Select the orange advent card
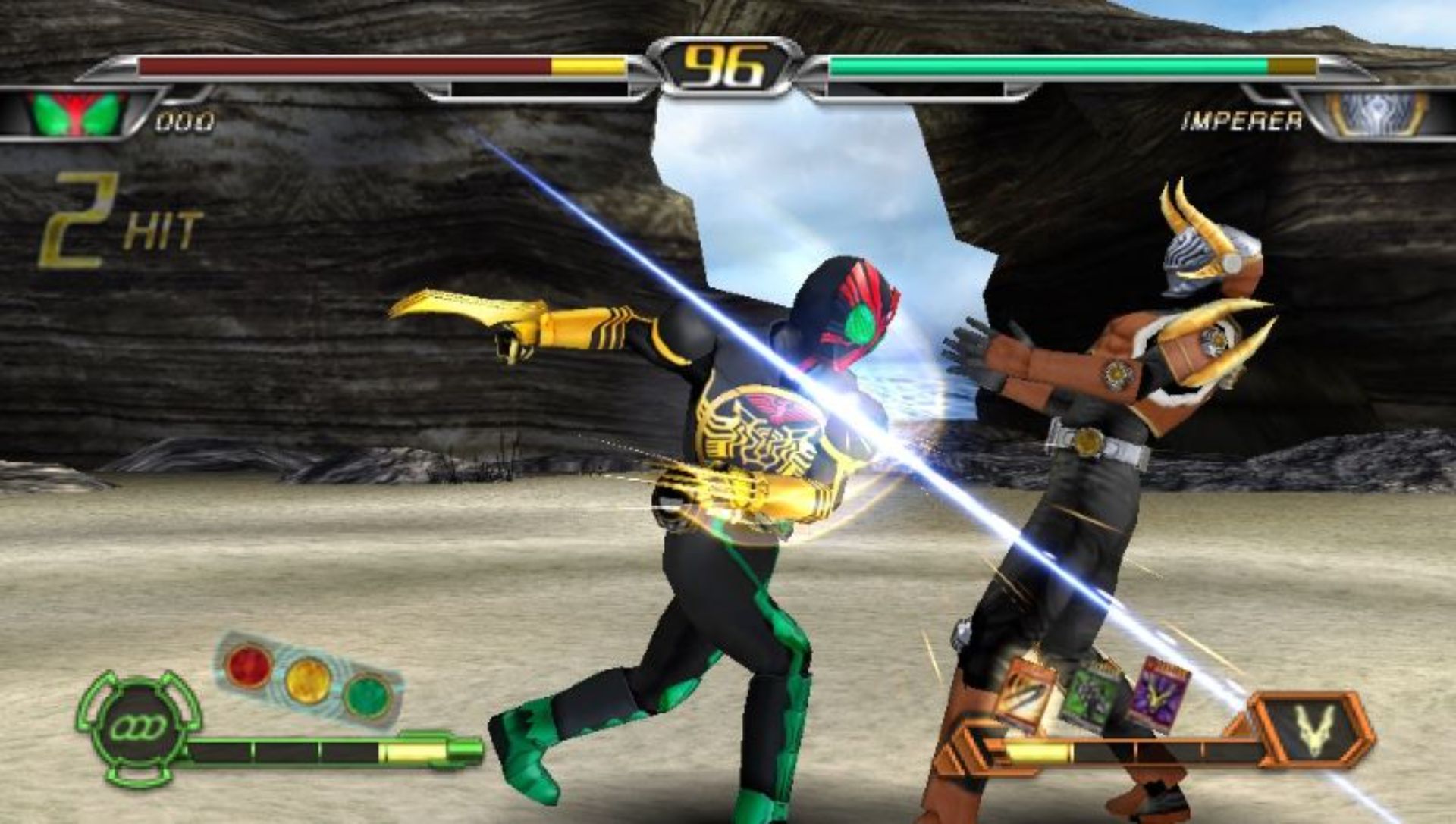This screenshot has width=1456, height=824. pos(1025,695)
